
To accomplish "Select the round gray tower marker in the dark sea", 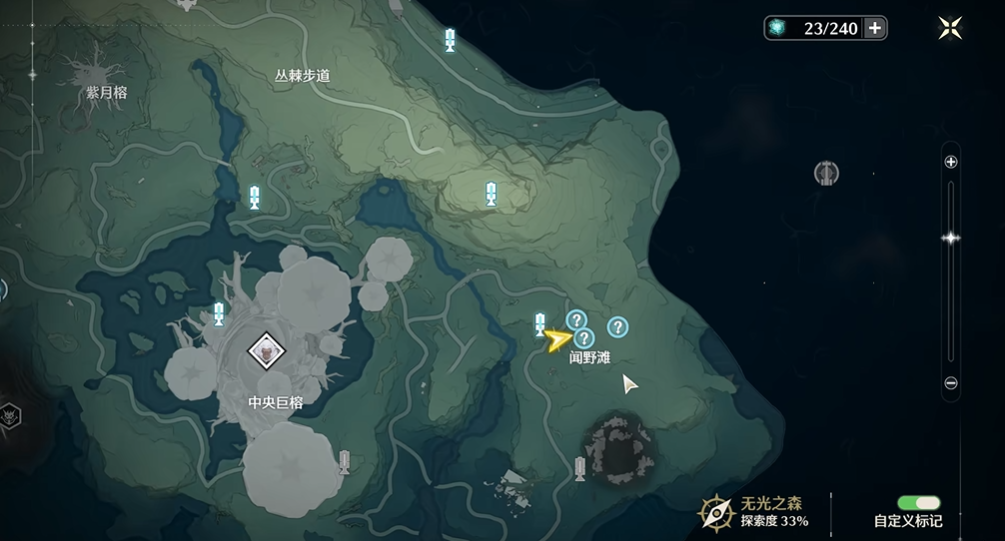I will point(826,173).
